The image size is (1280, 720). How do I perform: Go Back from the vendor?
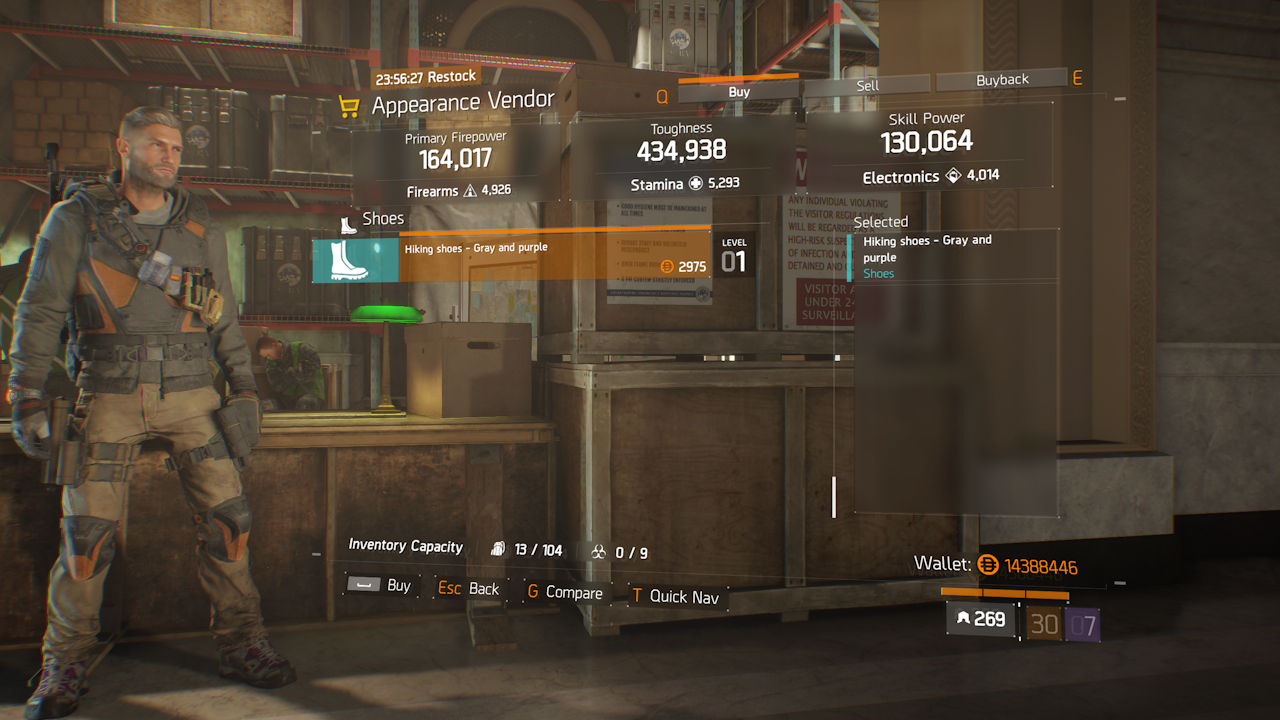click(x=469, y=589)
